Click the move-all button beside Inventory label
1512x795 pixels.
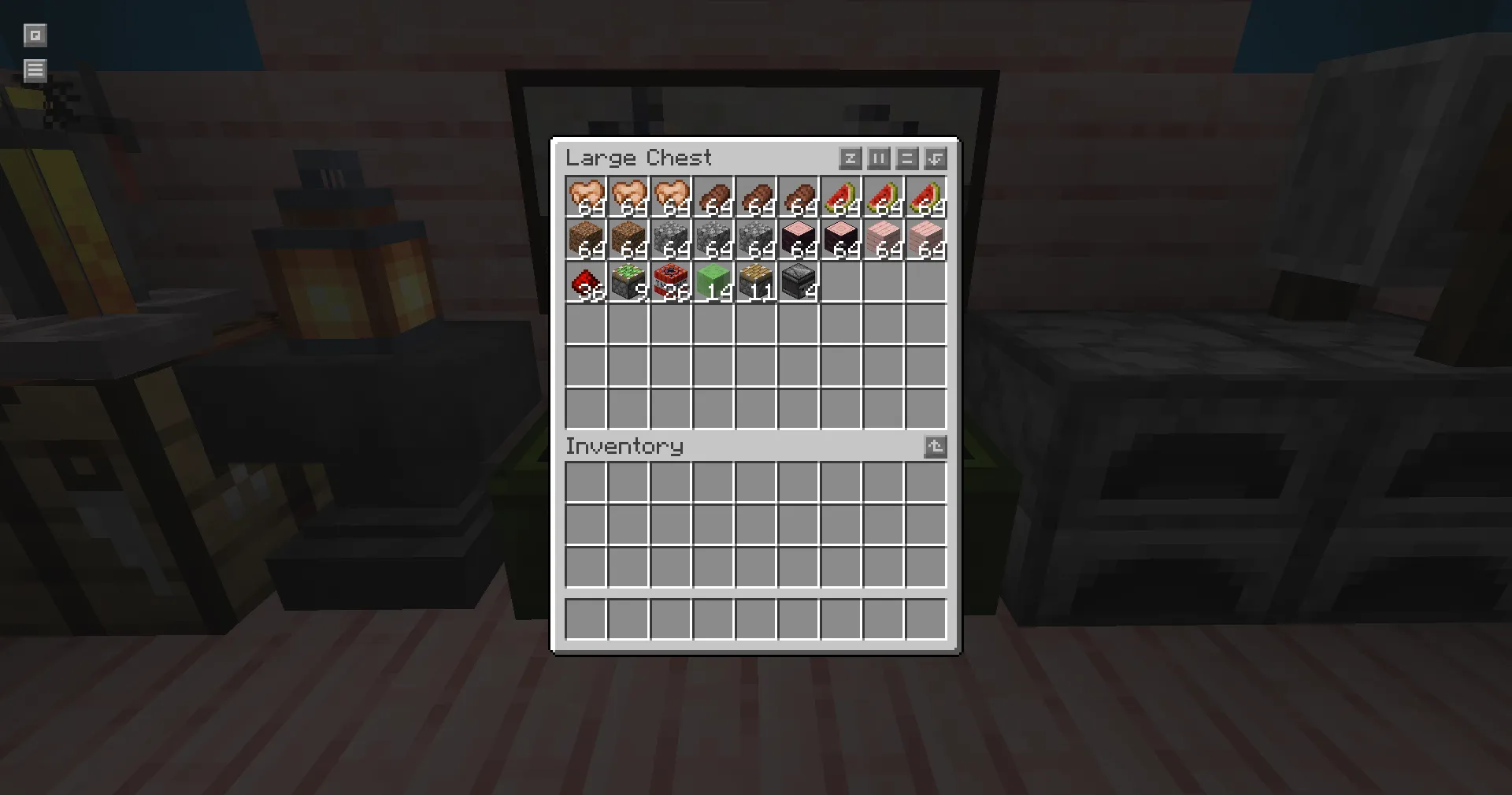click(935, 447)
